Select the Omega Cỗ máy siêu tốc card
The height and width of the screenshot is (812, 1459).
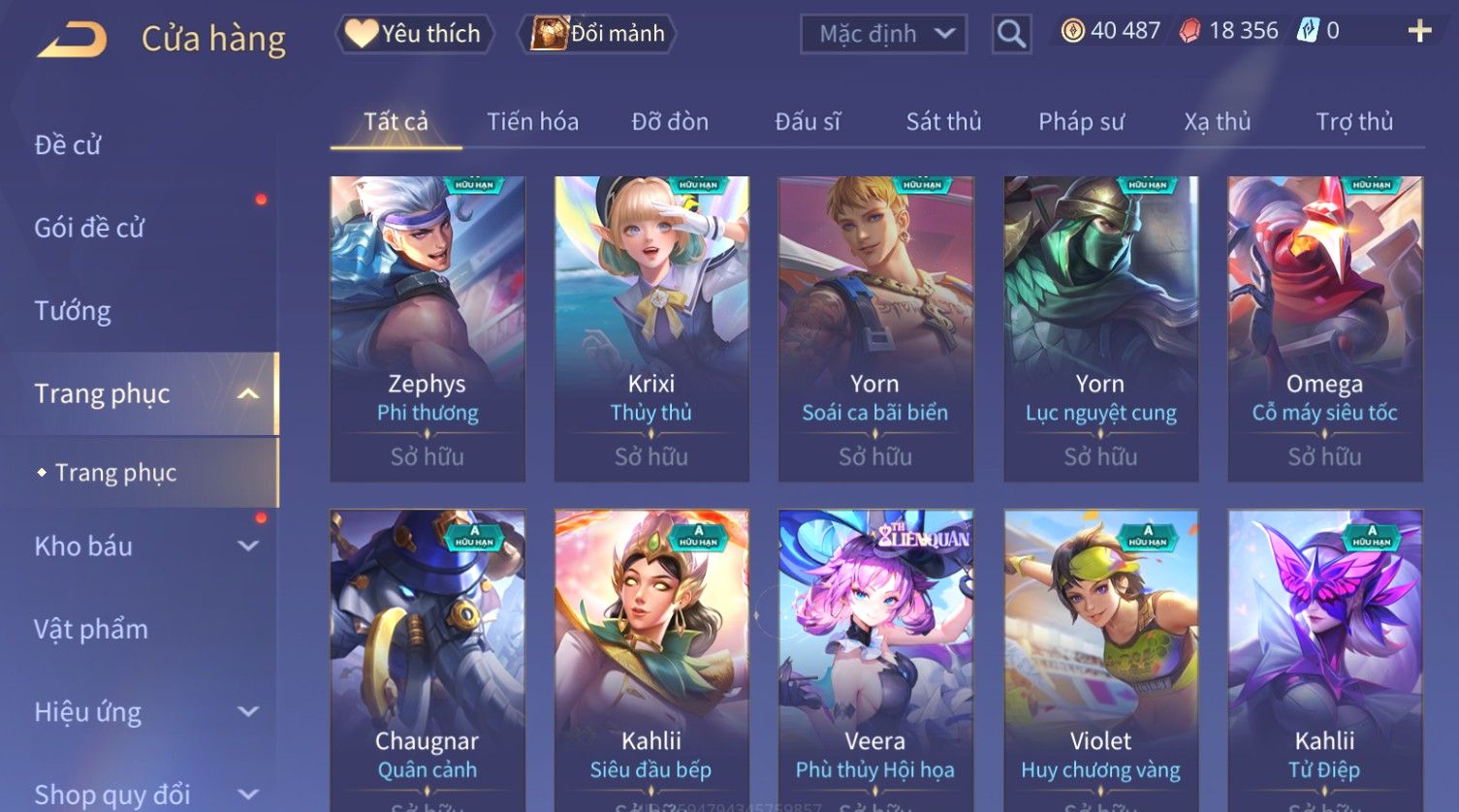(x=1324, y=328)
